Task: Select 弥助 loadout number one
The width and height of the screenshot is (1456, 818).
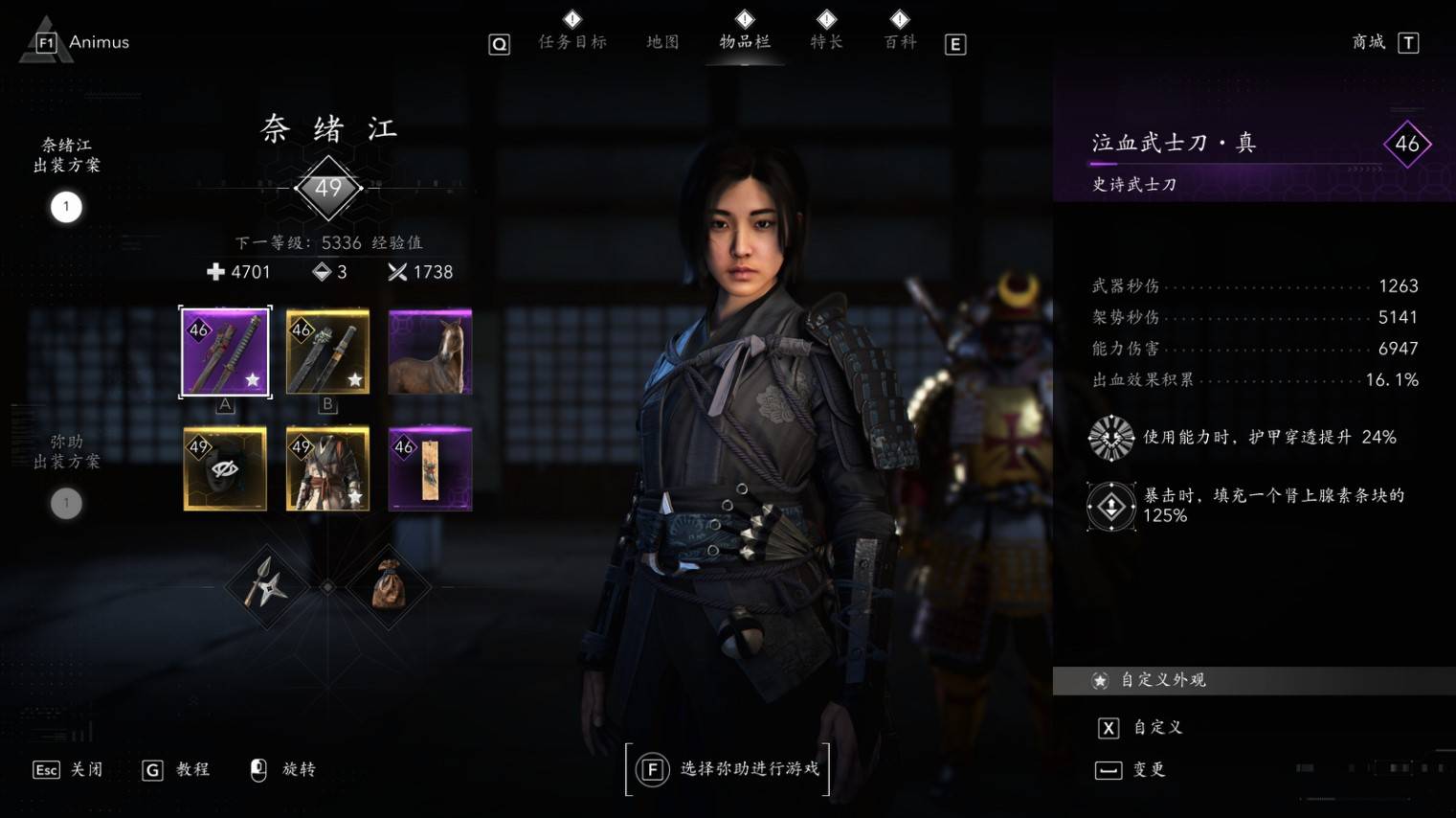Action: coord(66,503)
